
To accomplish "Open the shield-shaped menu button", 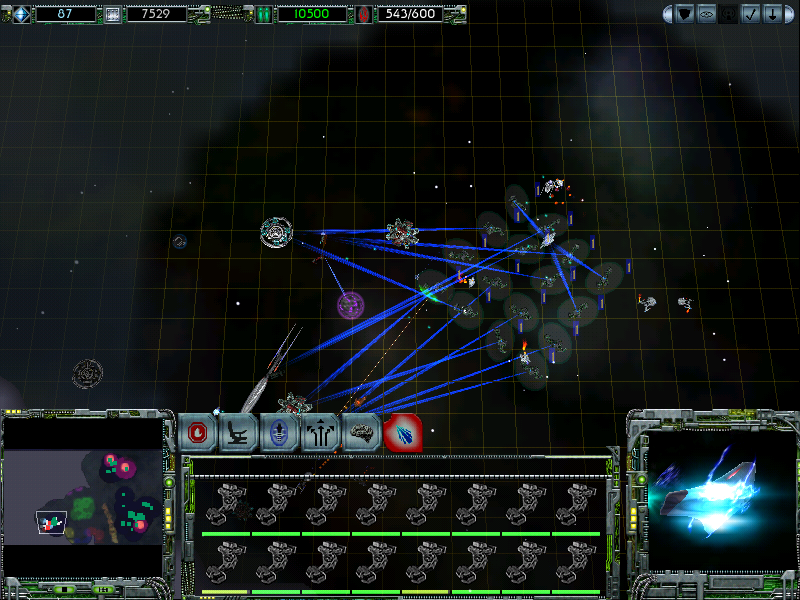I will coord(685,14).
